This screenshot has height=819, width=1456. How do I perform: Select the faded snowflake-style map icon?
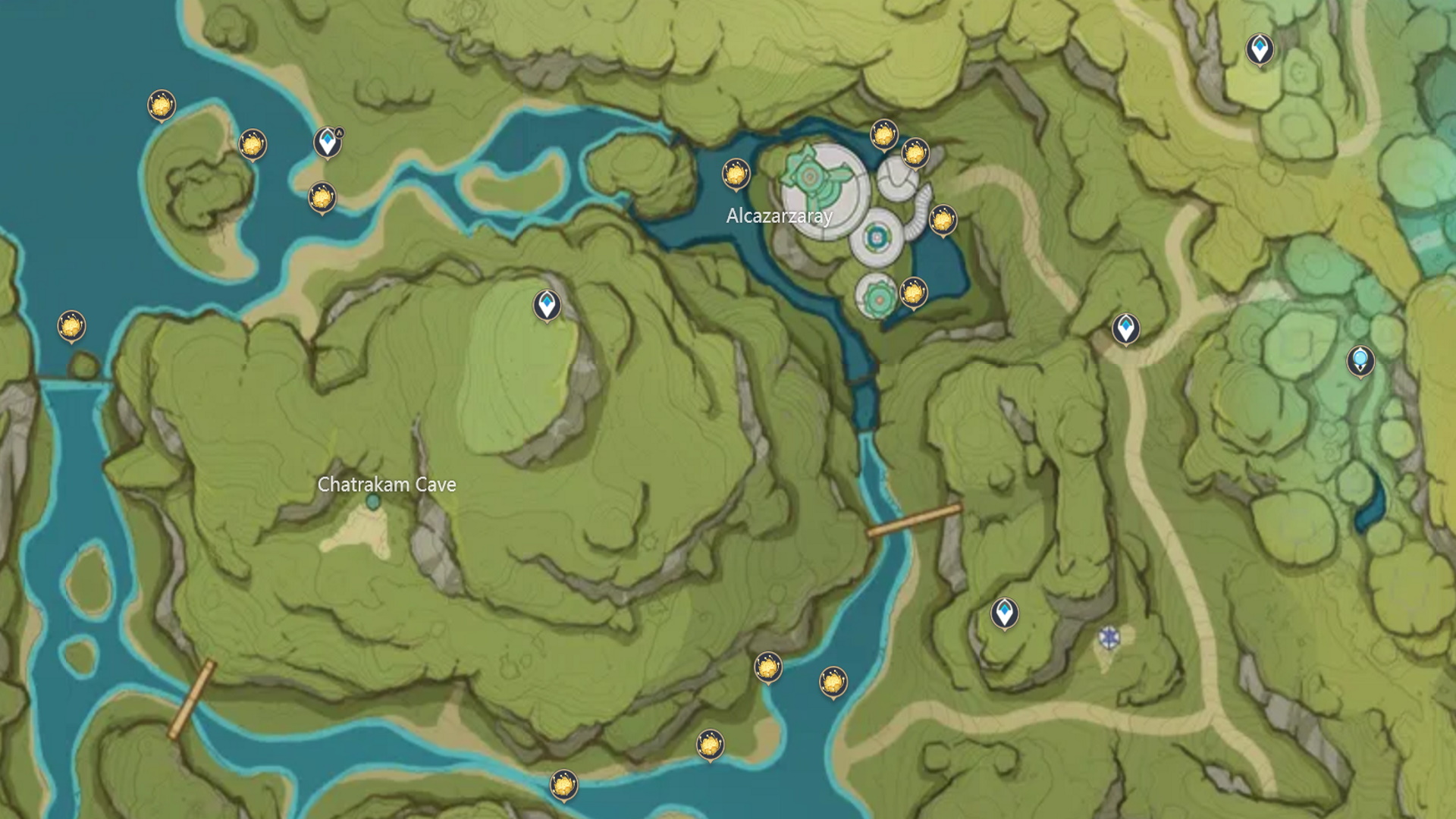click(1109, 638)
